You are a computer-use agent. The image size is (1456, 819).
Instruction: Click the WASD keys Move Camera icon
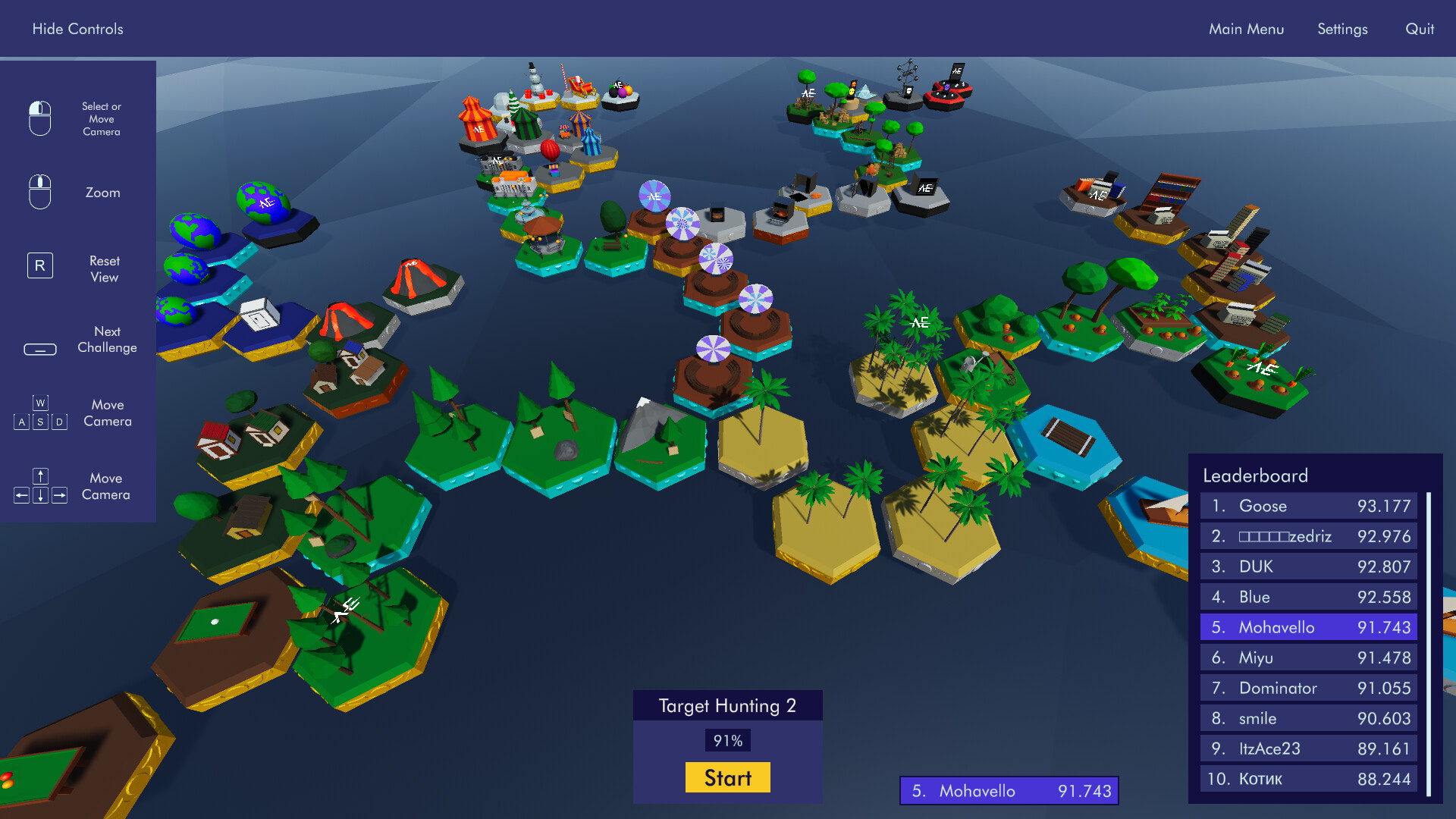click(39, 413)
